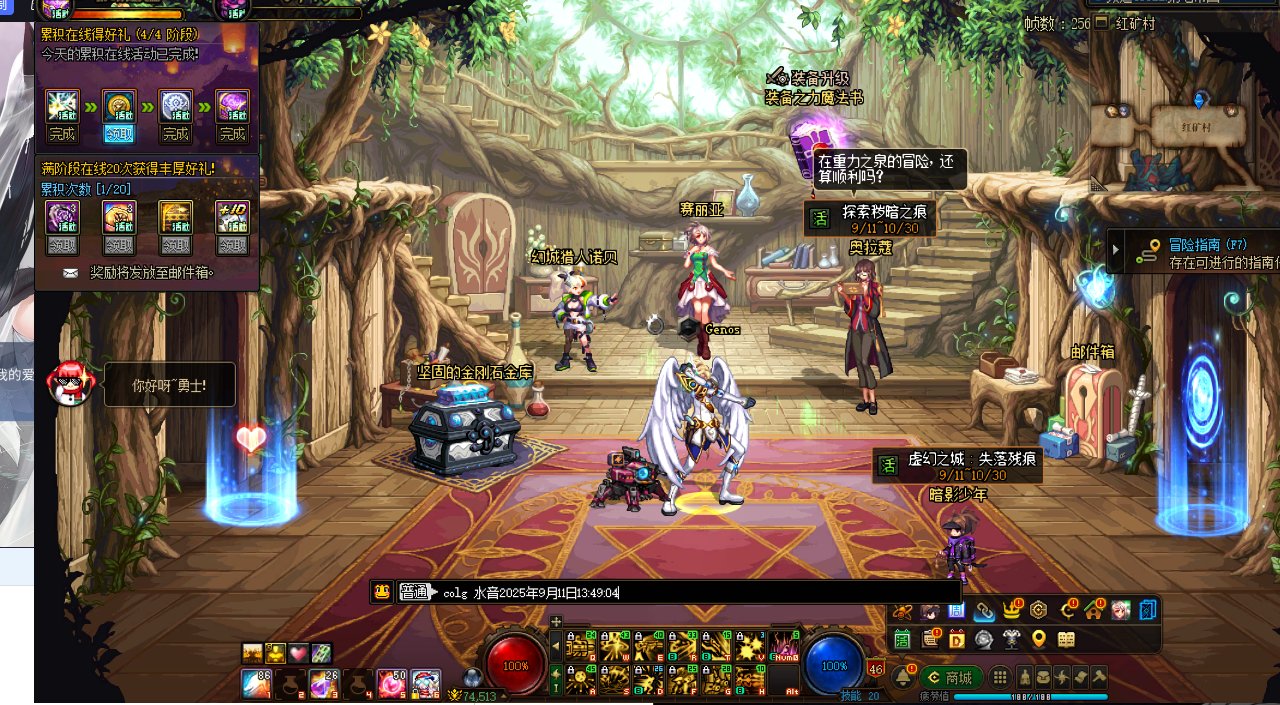The image size is (1280, 705).
Task: Select the 探索秽暗之痕 quest tracker
Action: click(x=869, y=218)
